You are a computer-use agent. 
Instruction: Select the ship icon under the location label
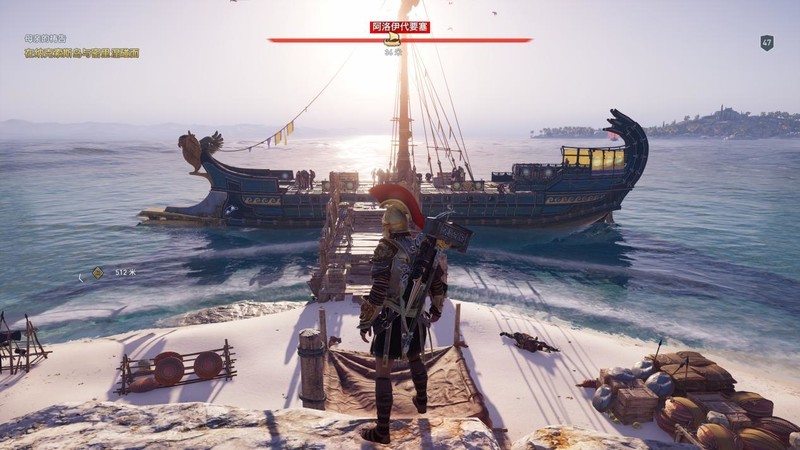[393, 40]
